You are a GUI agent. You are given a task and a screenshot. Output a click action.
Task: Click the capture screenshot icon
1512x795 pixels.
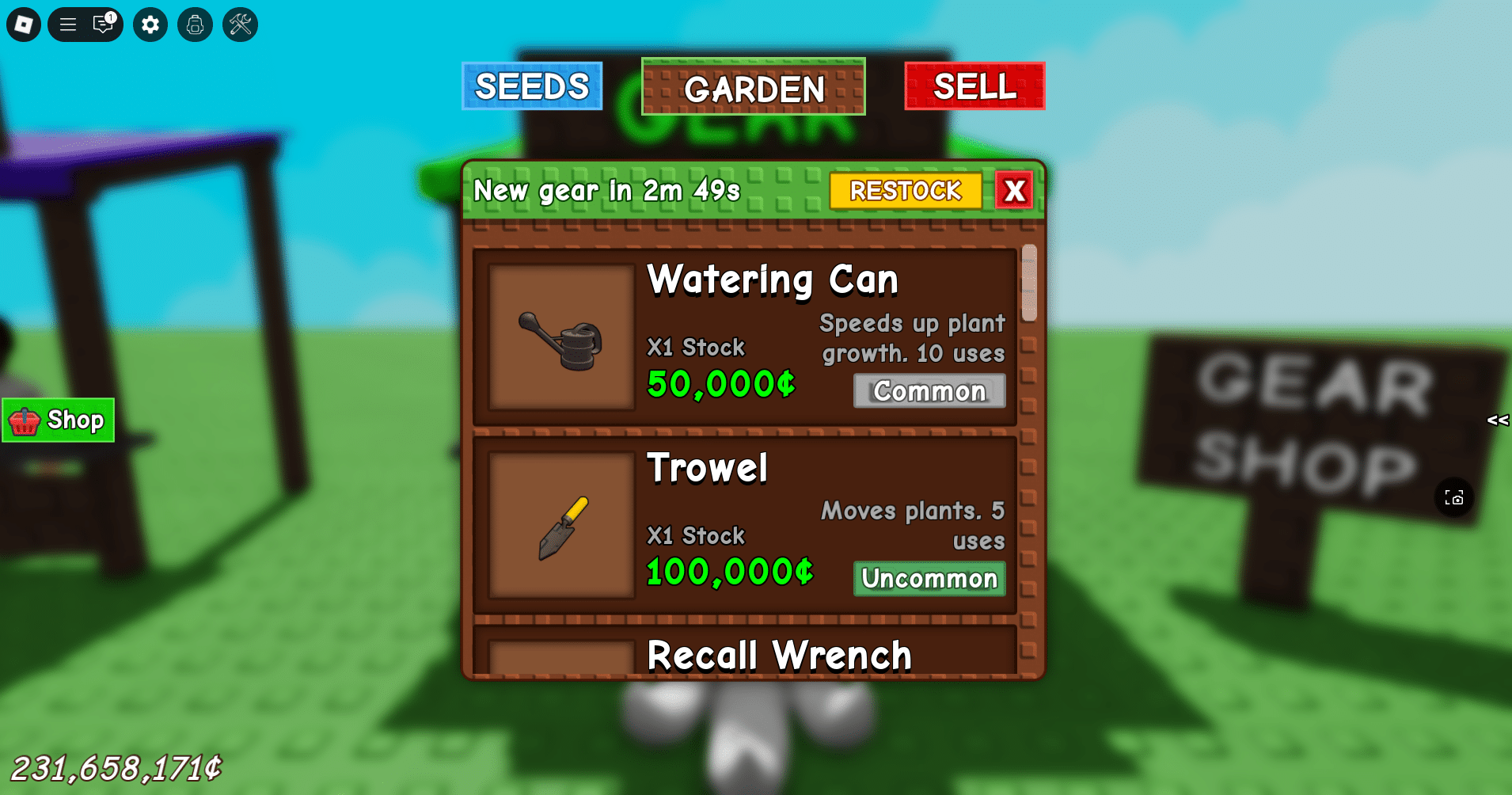pos(1455,497)
